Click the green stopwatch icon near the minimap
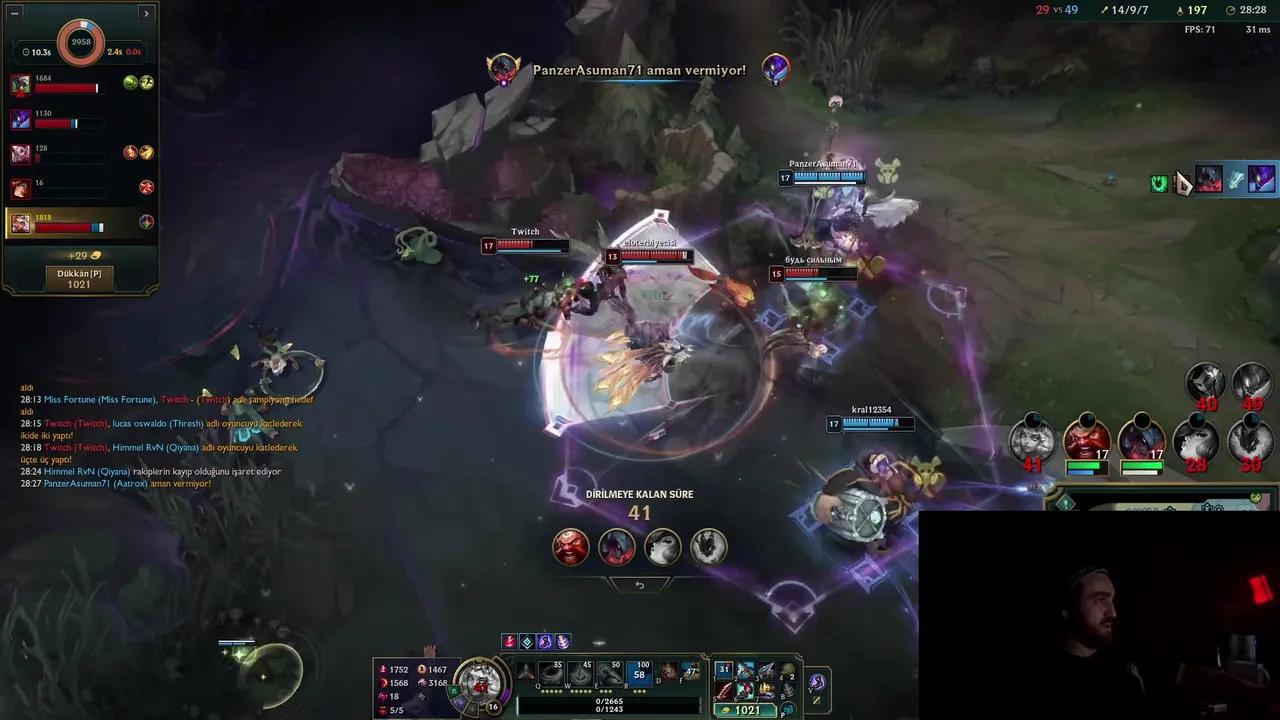 click(1158, 182)
